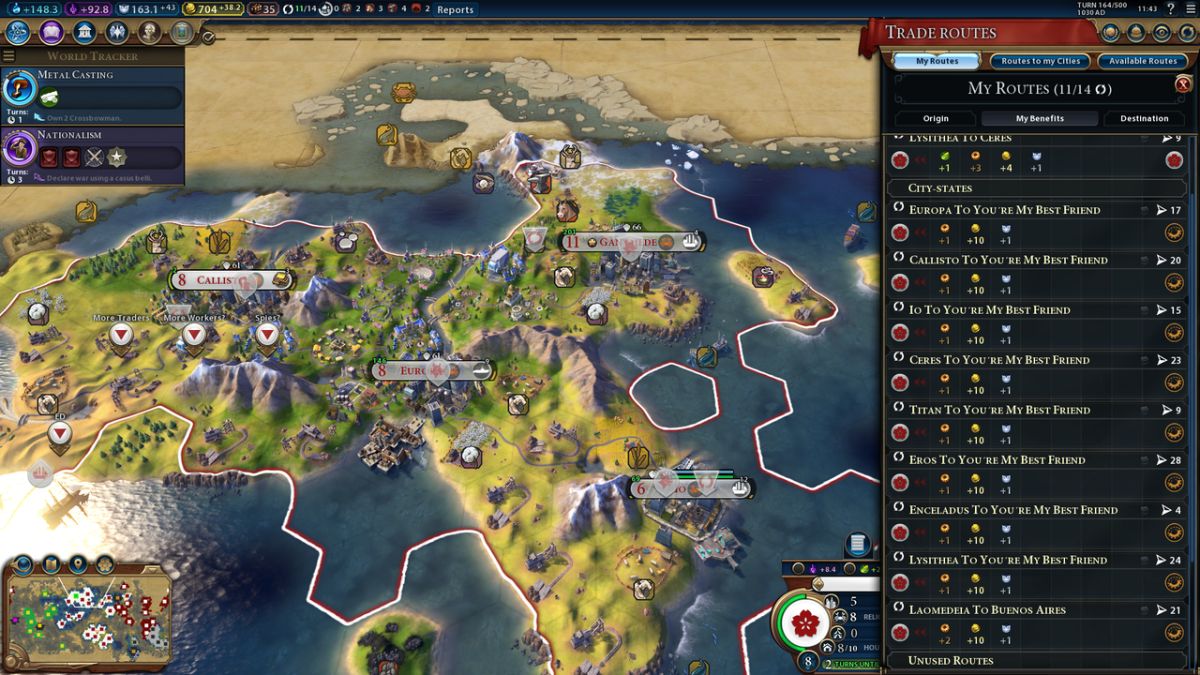
Task: Dismiss the More Traders advisor tip
Action: point(122,336)
